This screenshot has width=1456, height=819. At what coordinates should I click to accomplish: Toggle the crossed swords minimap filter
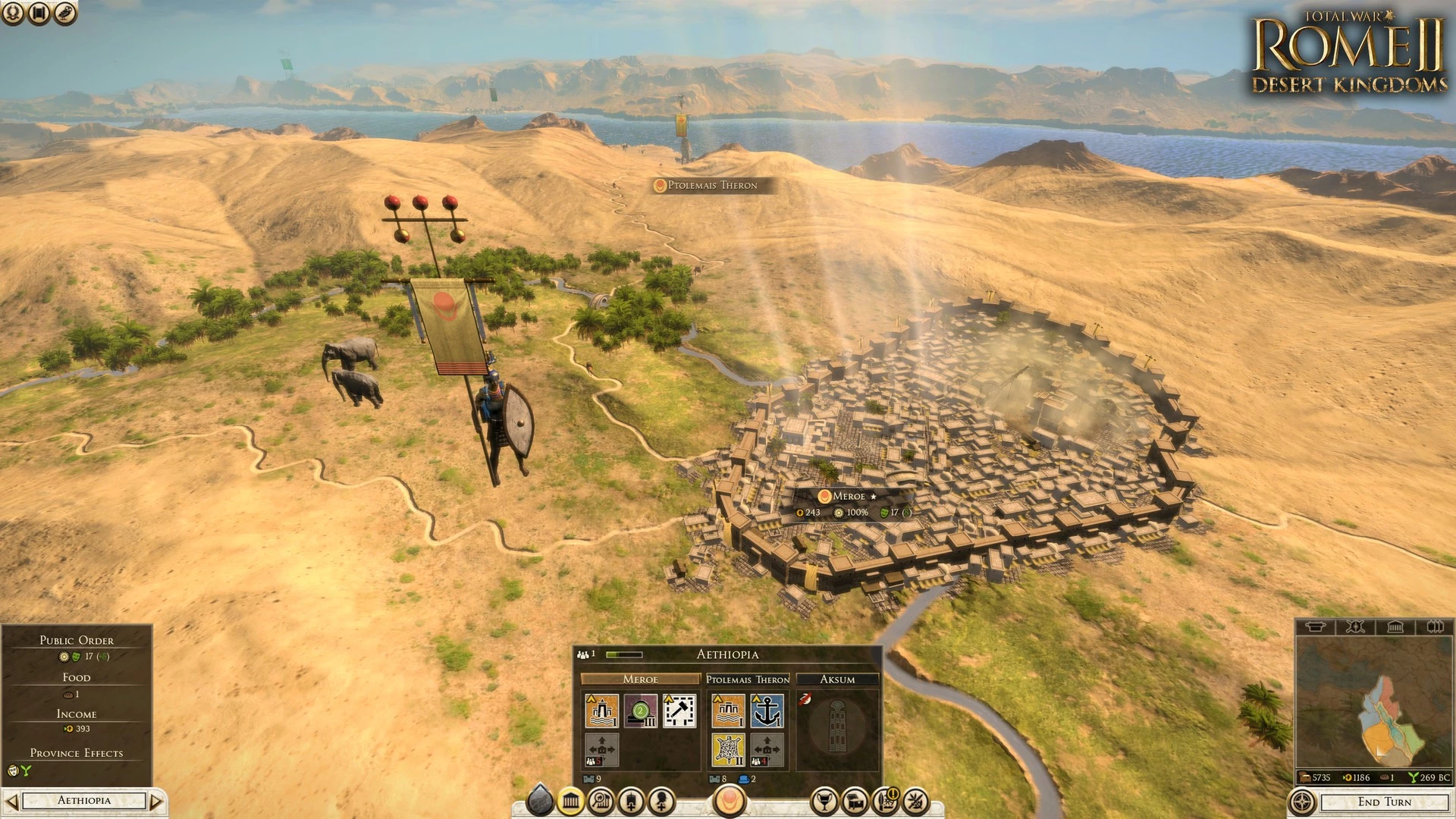coord(1355,626)
